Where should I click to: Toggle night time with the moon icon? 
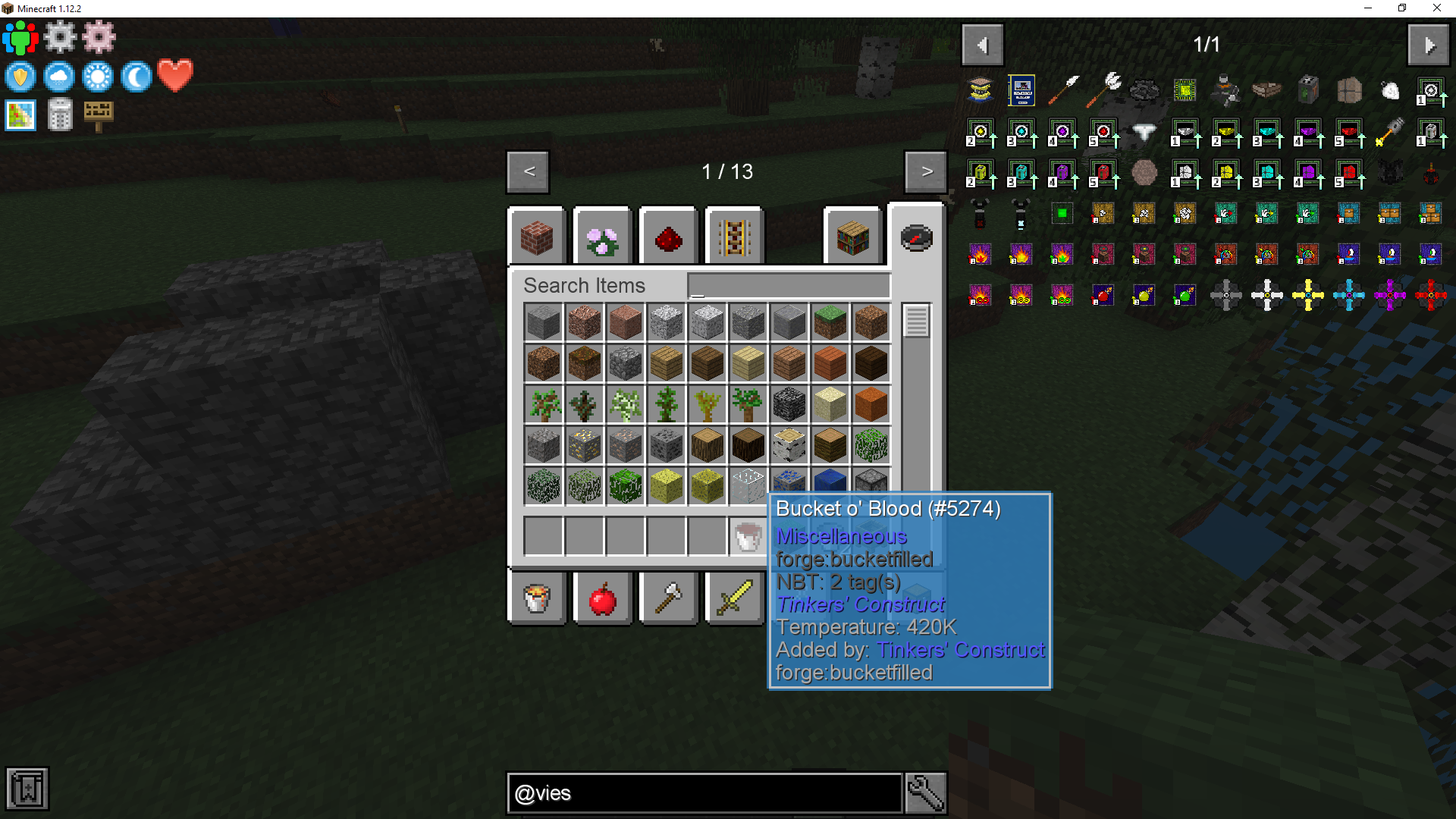pyautogui.click(x=136, y=77)
